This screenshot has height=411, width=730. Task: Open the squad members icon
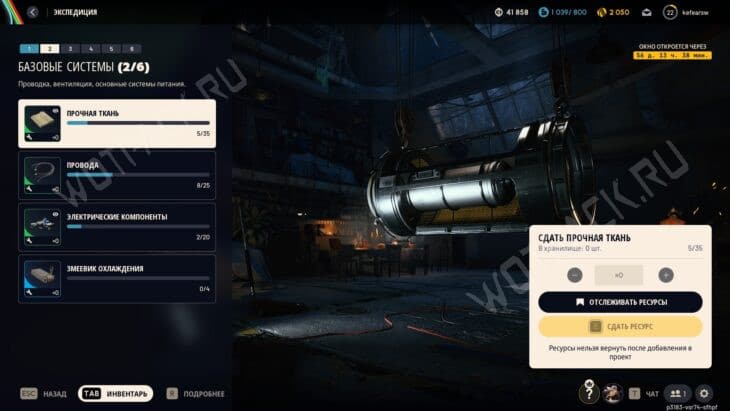pyautogui.click(x=677, y=394)
